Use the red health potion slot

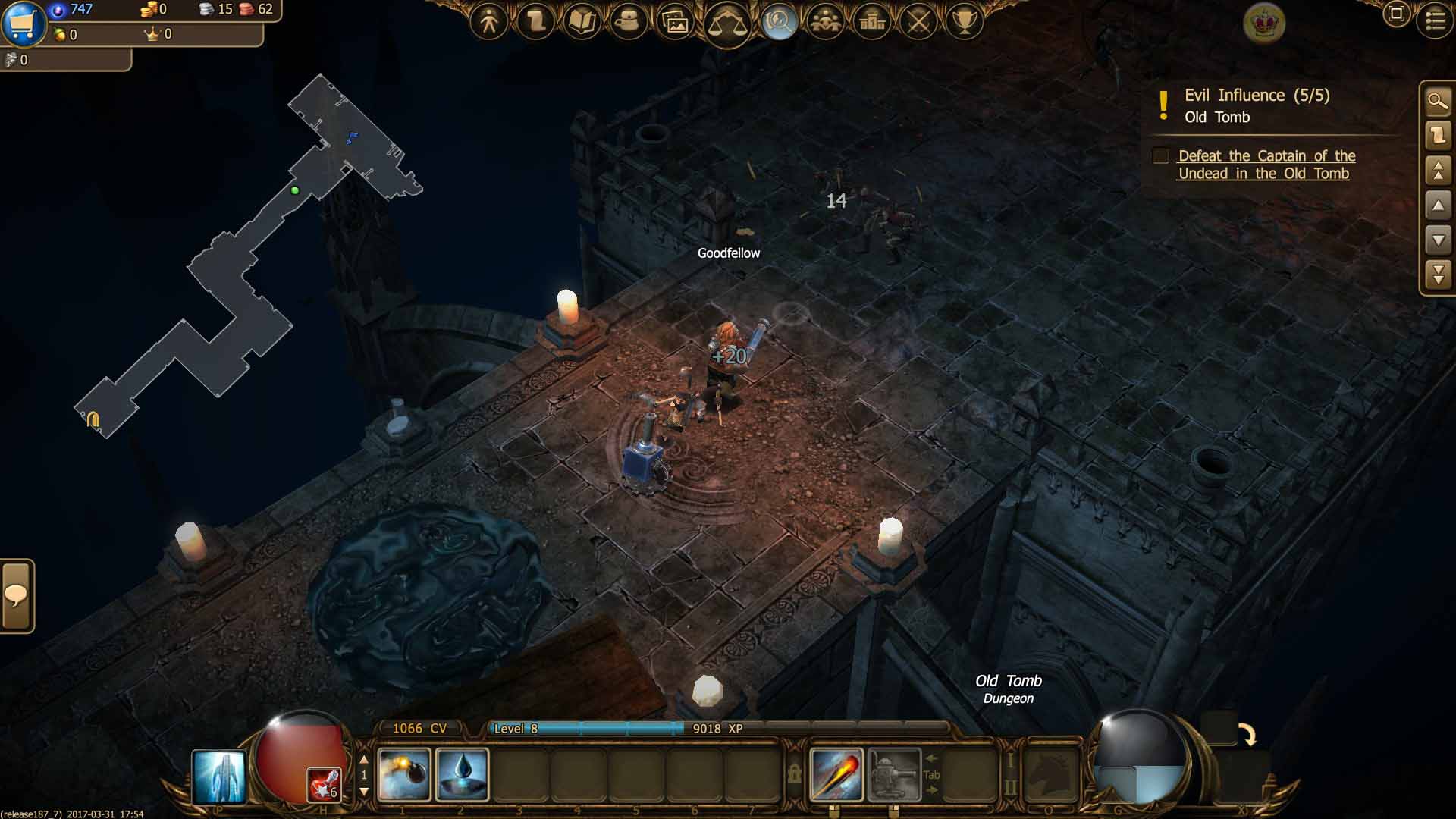click(324, 784)
